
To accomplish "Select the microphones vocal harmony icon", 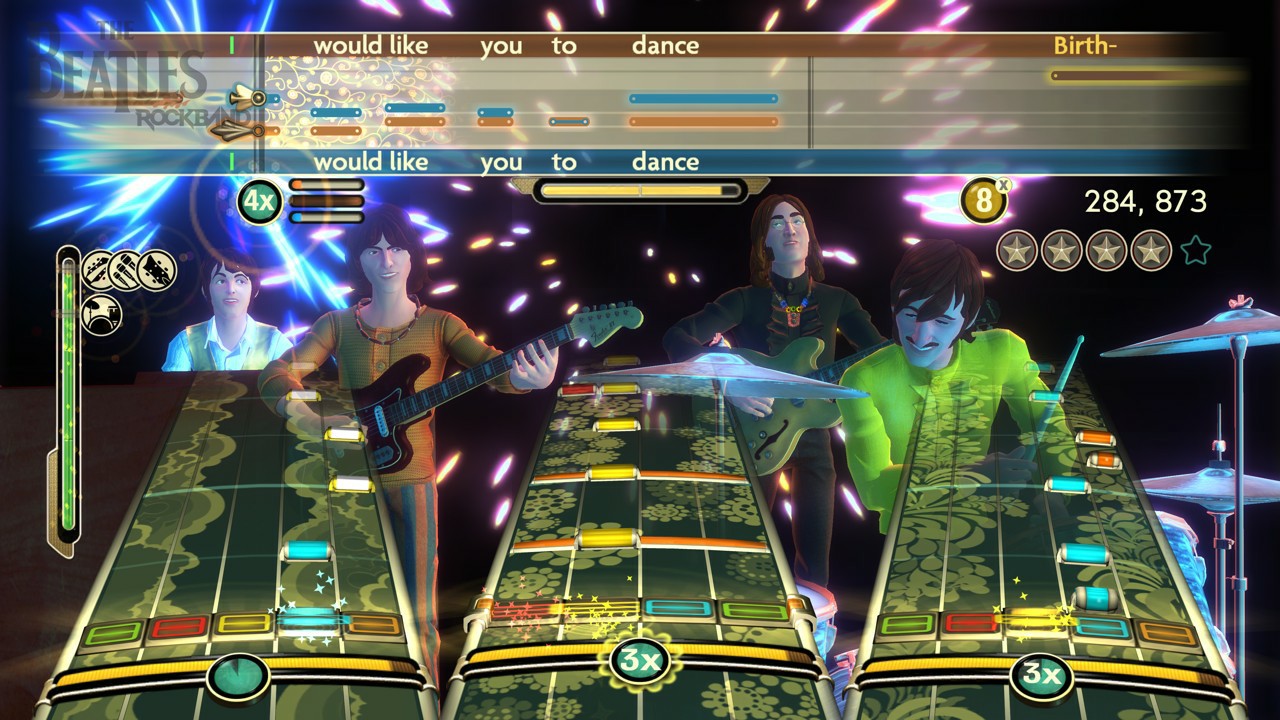I will 126,268.
